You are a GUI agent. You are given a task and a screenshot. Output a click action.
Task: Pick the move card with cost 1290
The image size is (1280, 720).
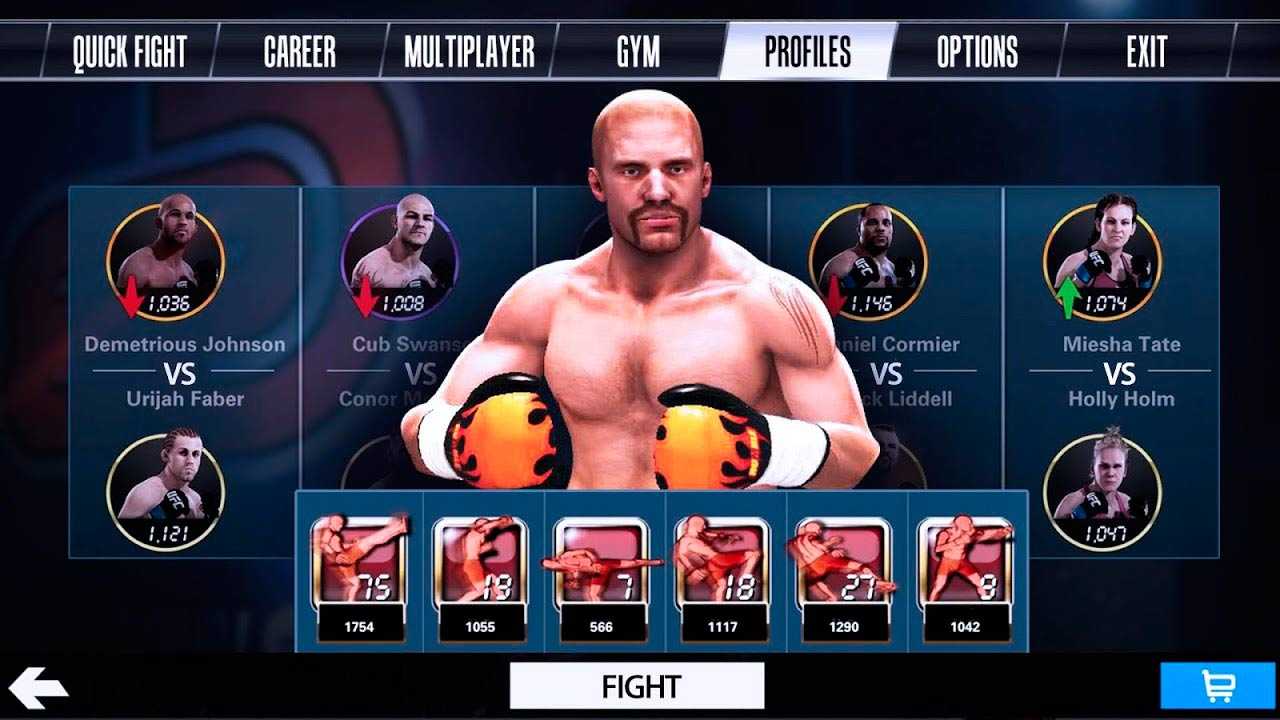click(842, 577)
